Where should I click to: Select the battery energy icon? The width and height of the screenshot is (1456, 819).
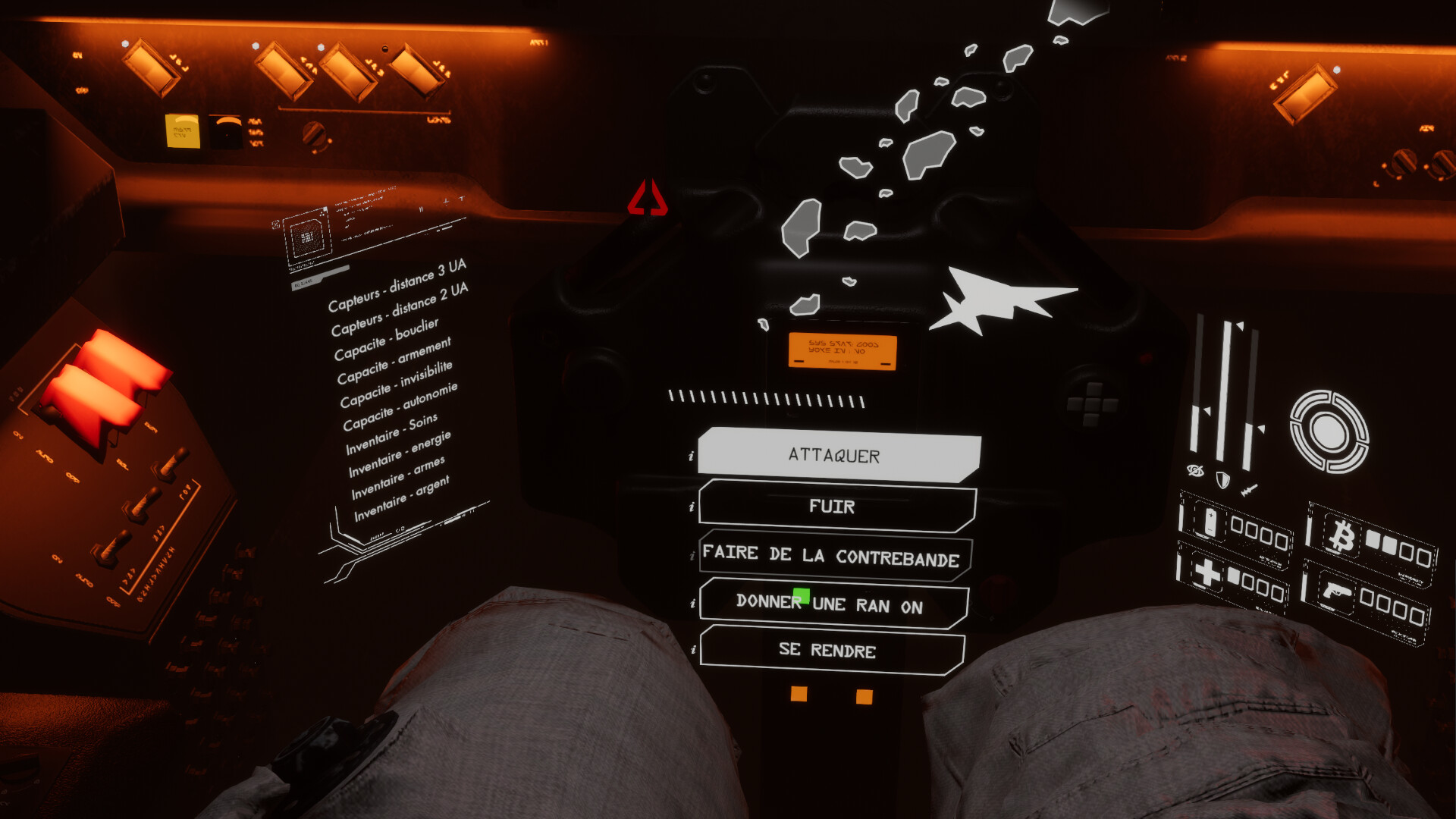[1209, 524]
